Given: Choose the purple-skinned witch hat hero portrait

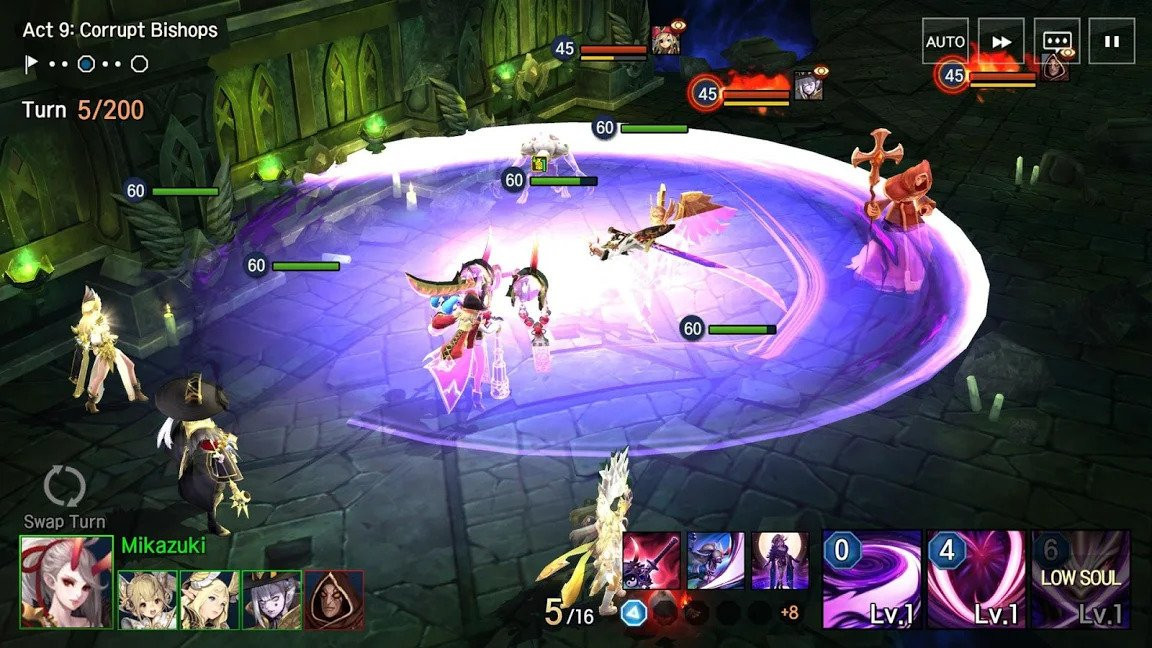Looking at the screenshot, I should point(272,600).
